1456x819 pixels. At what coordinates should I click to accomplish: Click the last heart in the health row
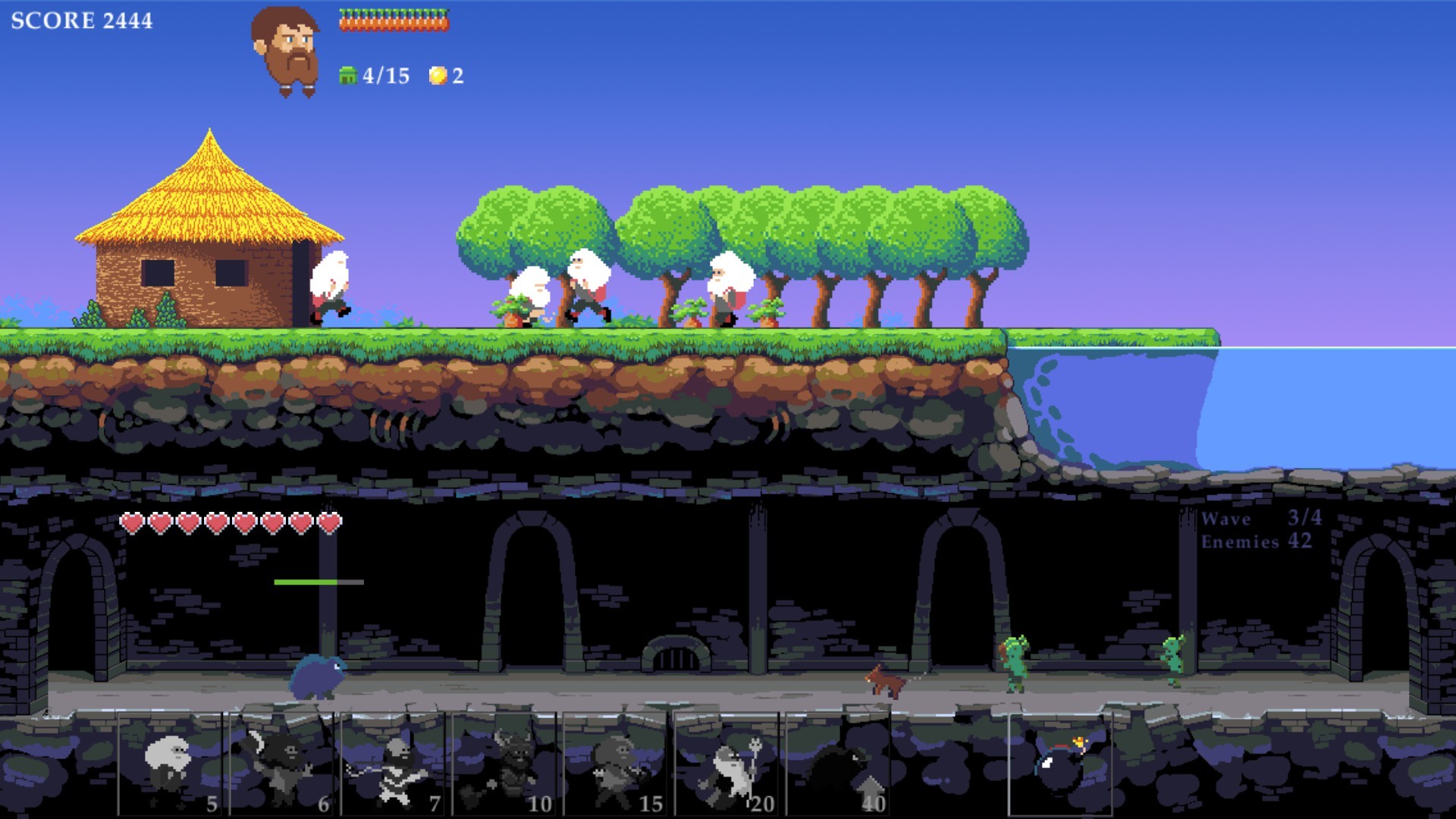[x=328, y=523]
